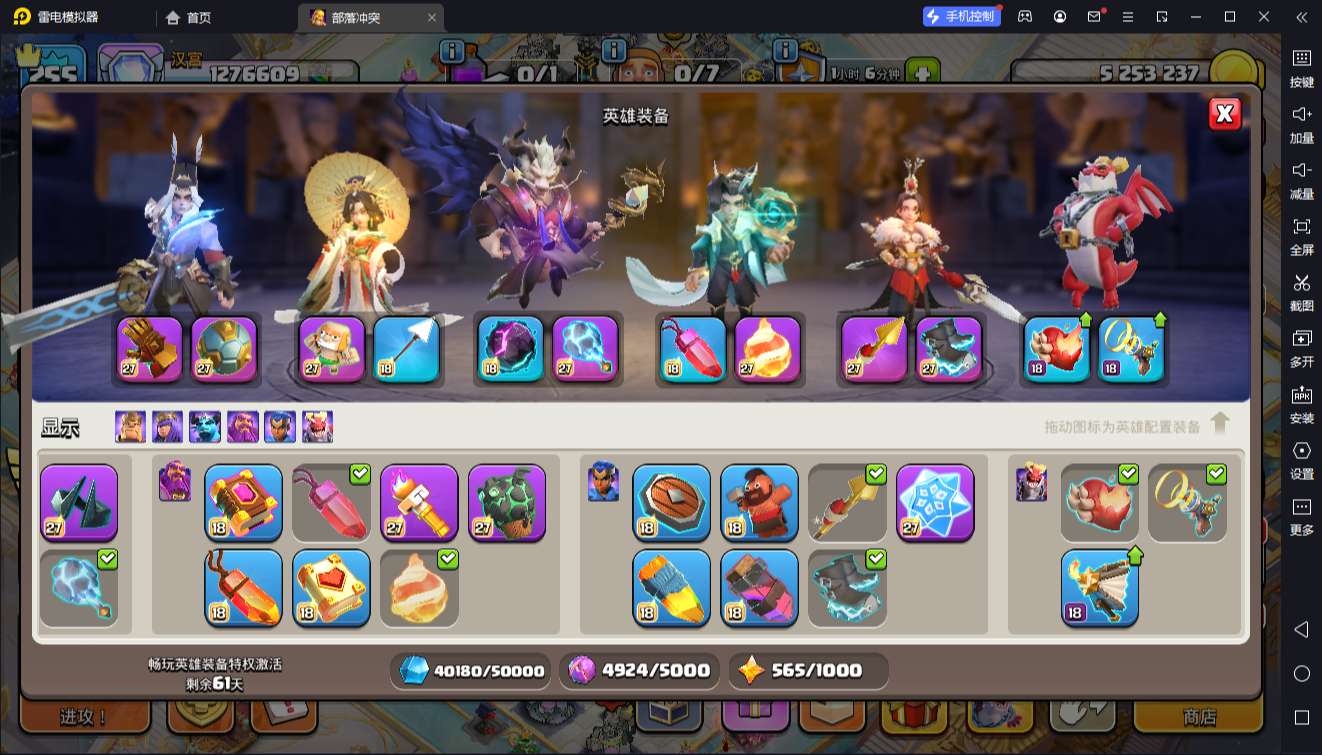The image size is (1322, 755).
Task: Choose the round wooden shield equipment
Action: pyautogui.click(x=671, y=502)
